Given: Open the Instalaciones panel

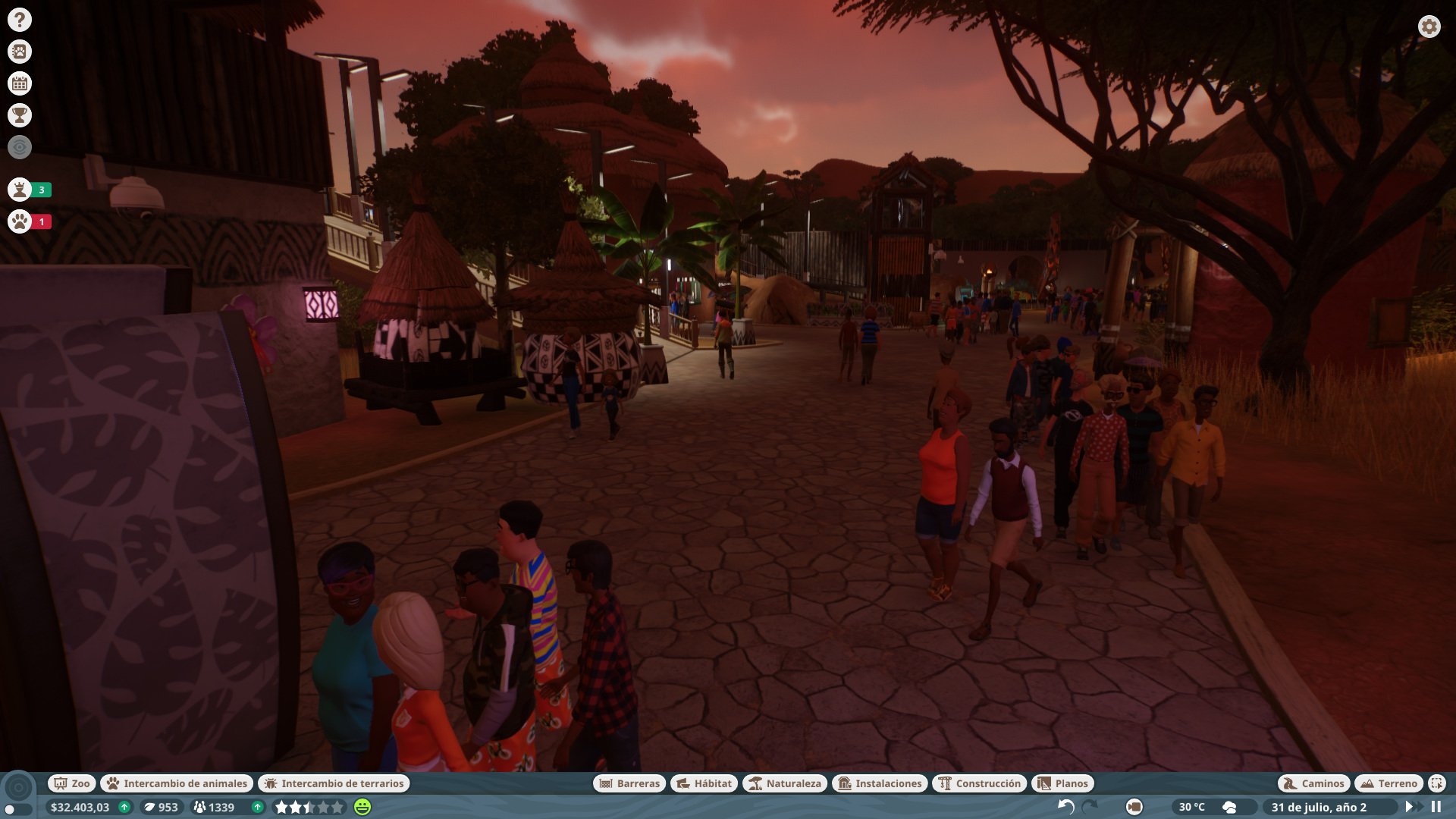Looking at the screenshot, I should (882, 783).
